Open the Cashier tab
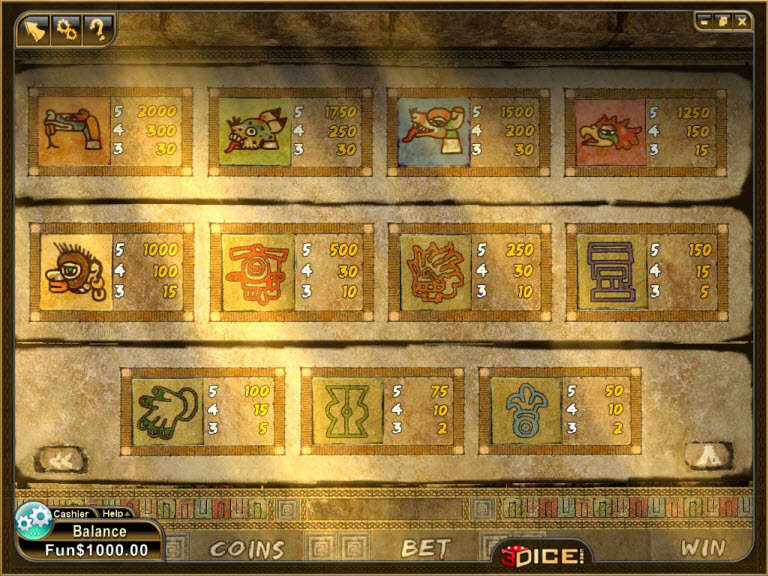This screenshot has width=768, height=576. 71,514
